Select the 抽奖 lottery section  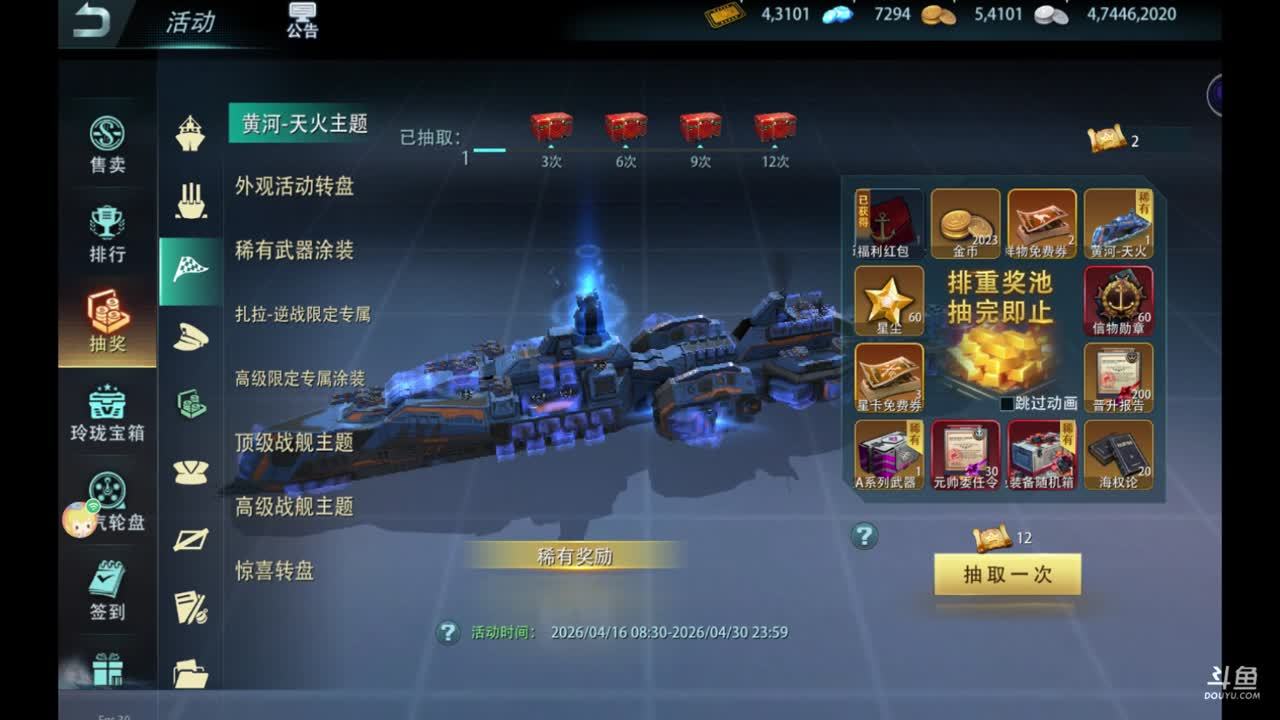107,323
